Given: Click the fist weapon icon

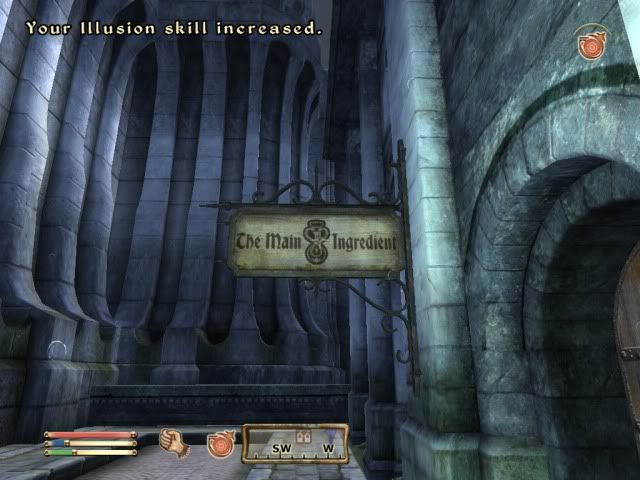Looking at the screenshot, I should point(176,442).
